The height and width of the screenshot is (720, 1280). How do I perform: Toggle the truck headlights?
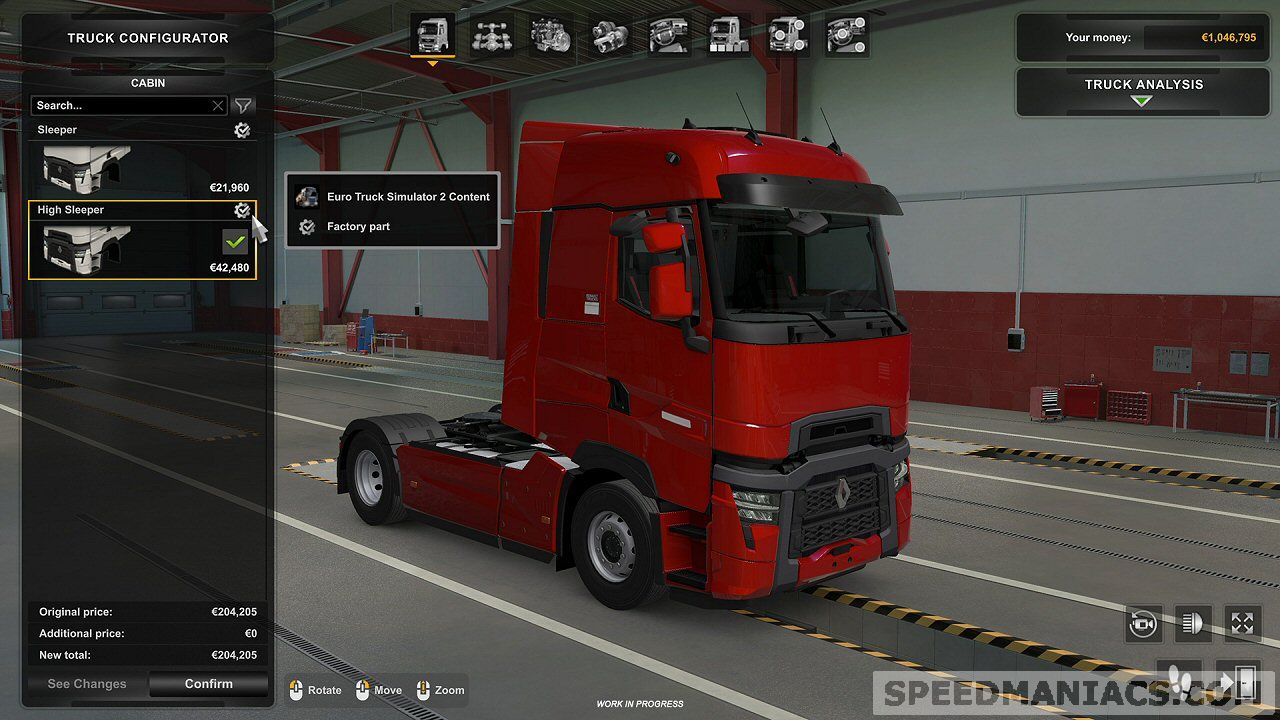point(1192,623)
